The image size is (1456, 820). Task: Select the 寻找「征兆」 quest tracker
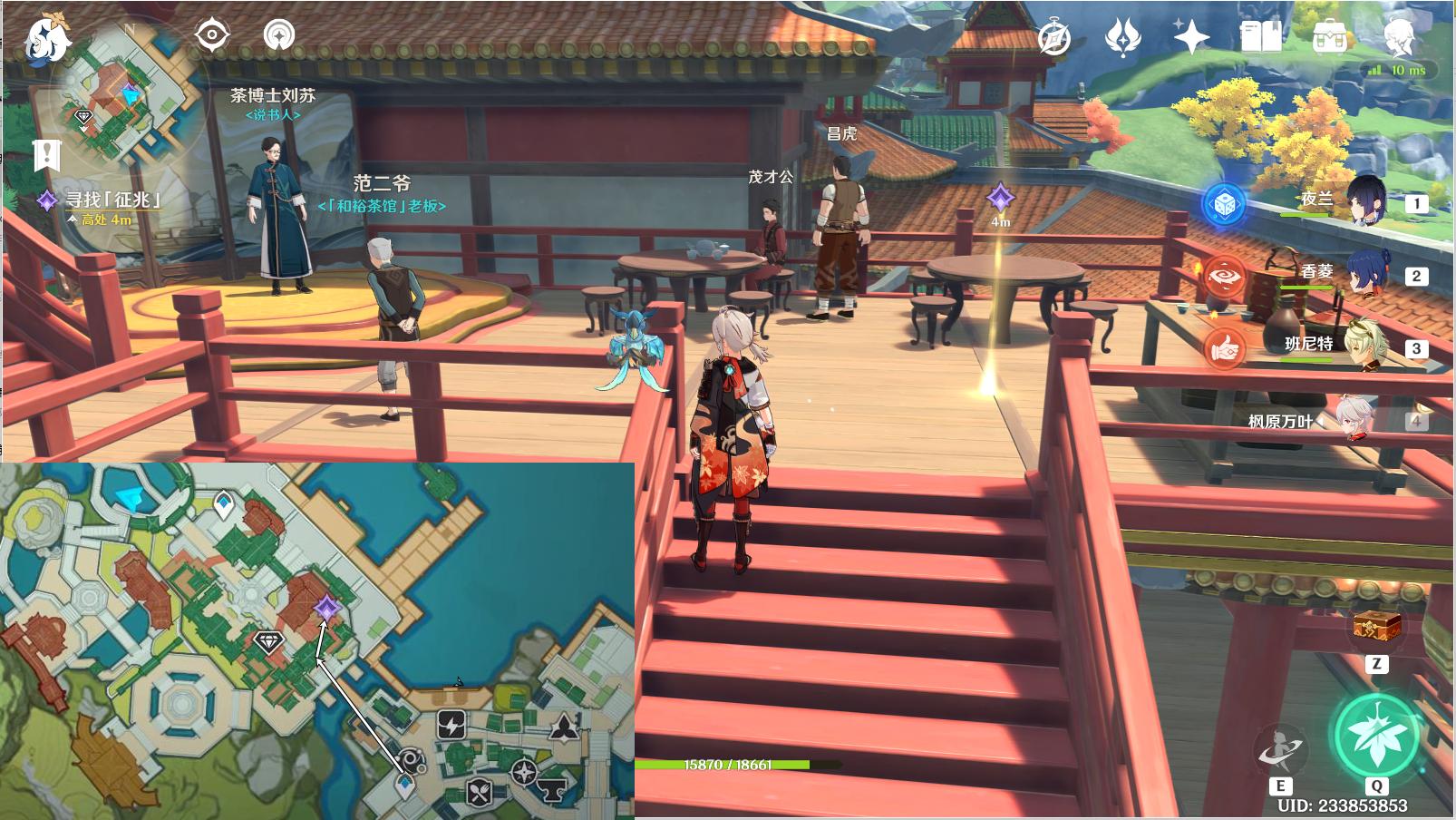pyautogui.click(x=112, y=199)
